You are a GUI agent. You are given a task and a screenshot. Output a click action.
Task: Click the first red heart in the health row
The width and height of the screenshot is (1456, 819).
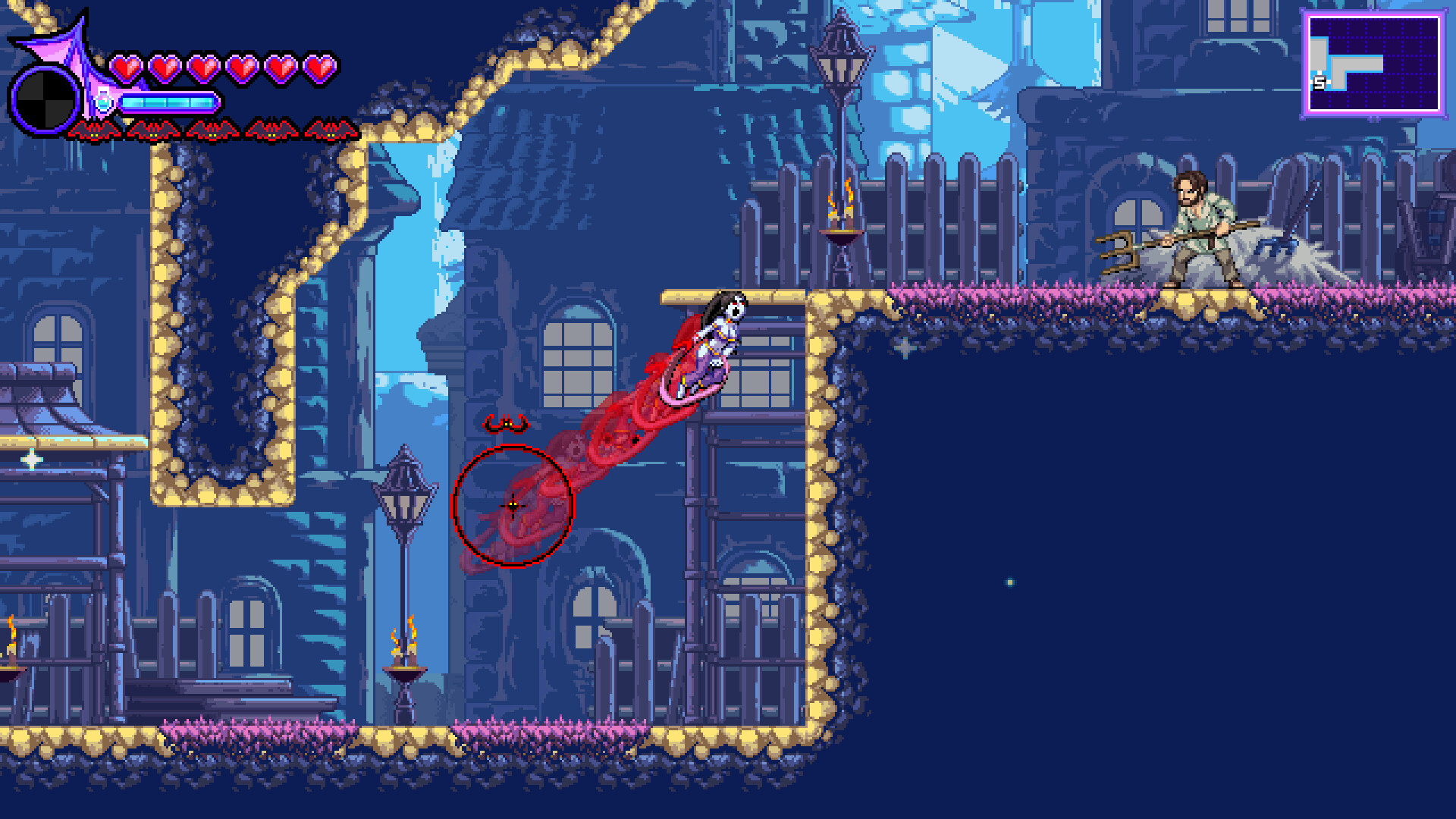click(x=125, y=67)
